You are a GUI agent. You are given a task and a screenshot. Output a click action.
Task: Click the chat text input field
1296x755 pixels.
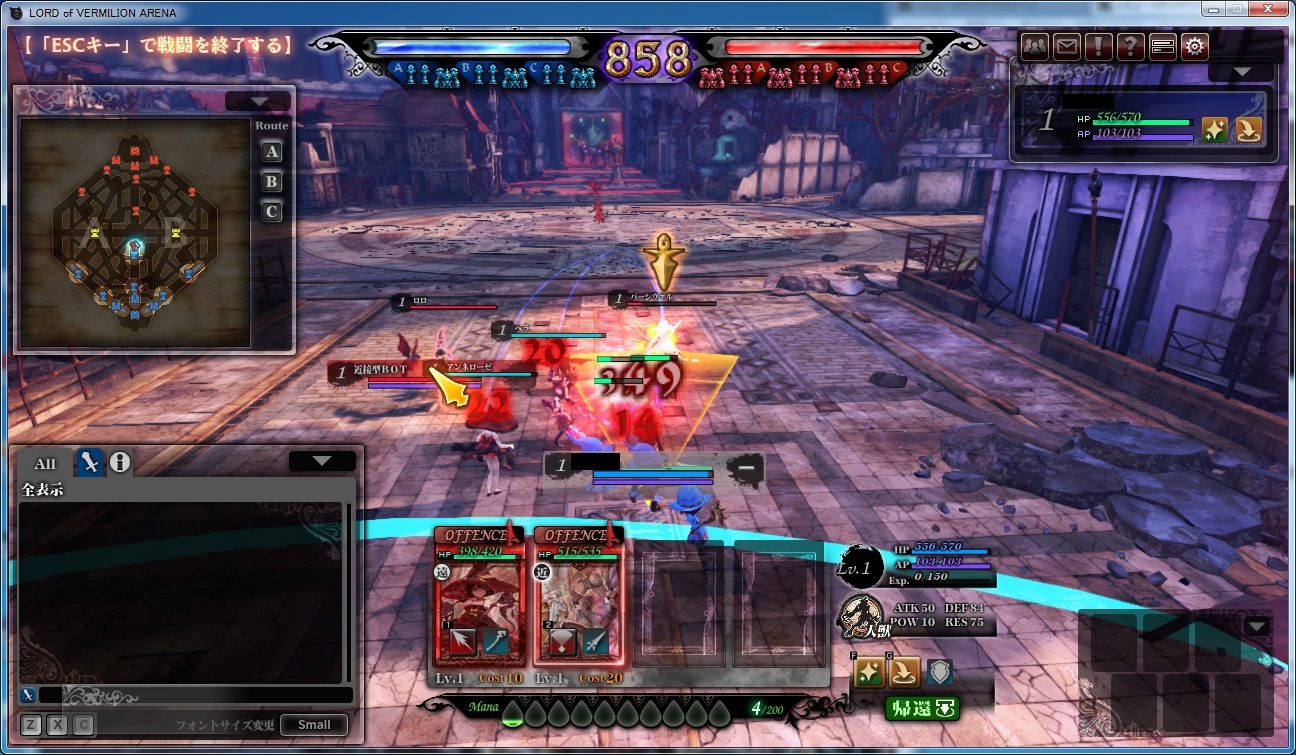coord(195,694)
